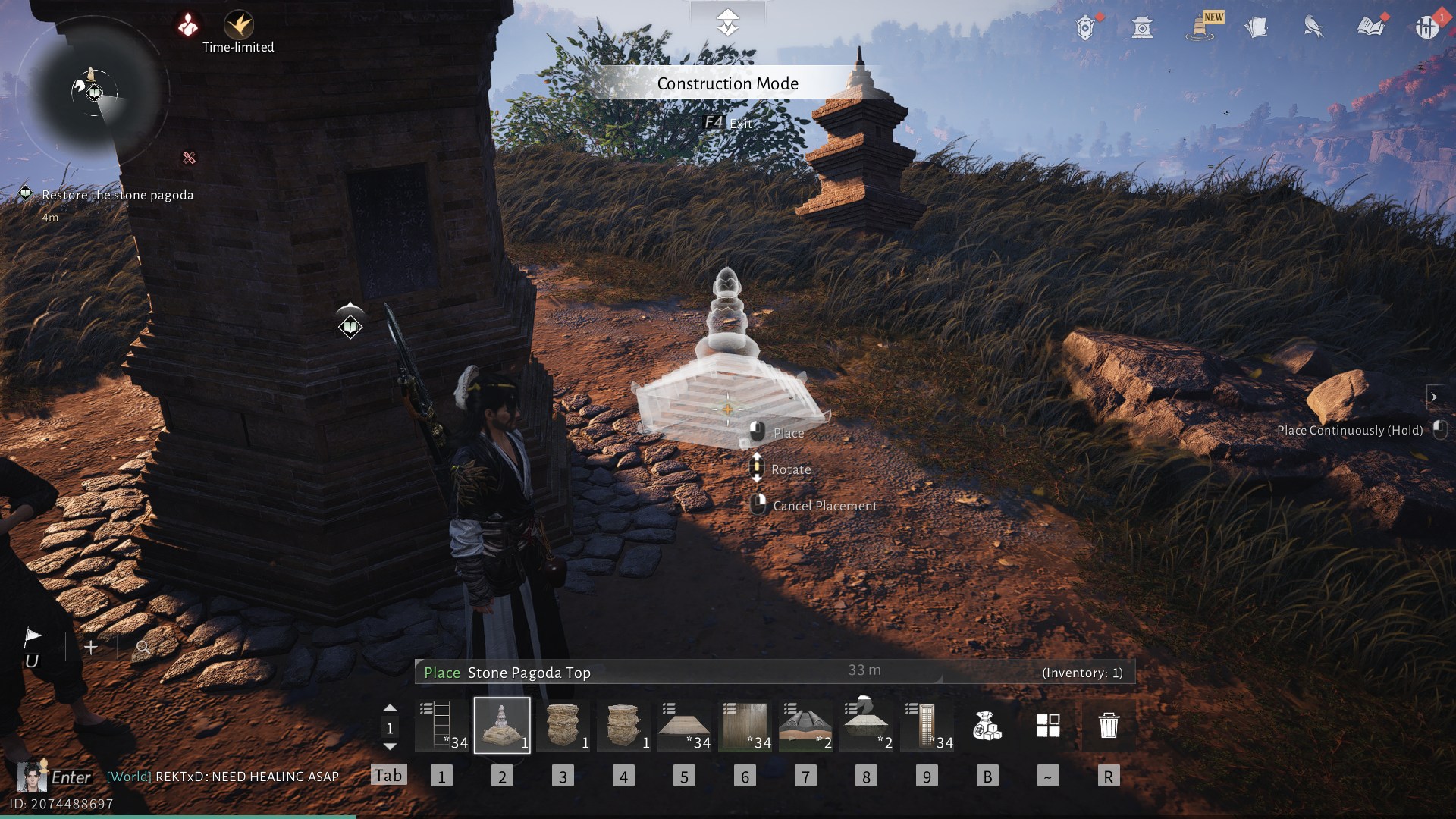This screenshot has height=819, width=1456.
Task: Select the Stone Pagoda Top hotbar slot
Action: tap(502, 726)
